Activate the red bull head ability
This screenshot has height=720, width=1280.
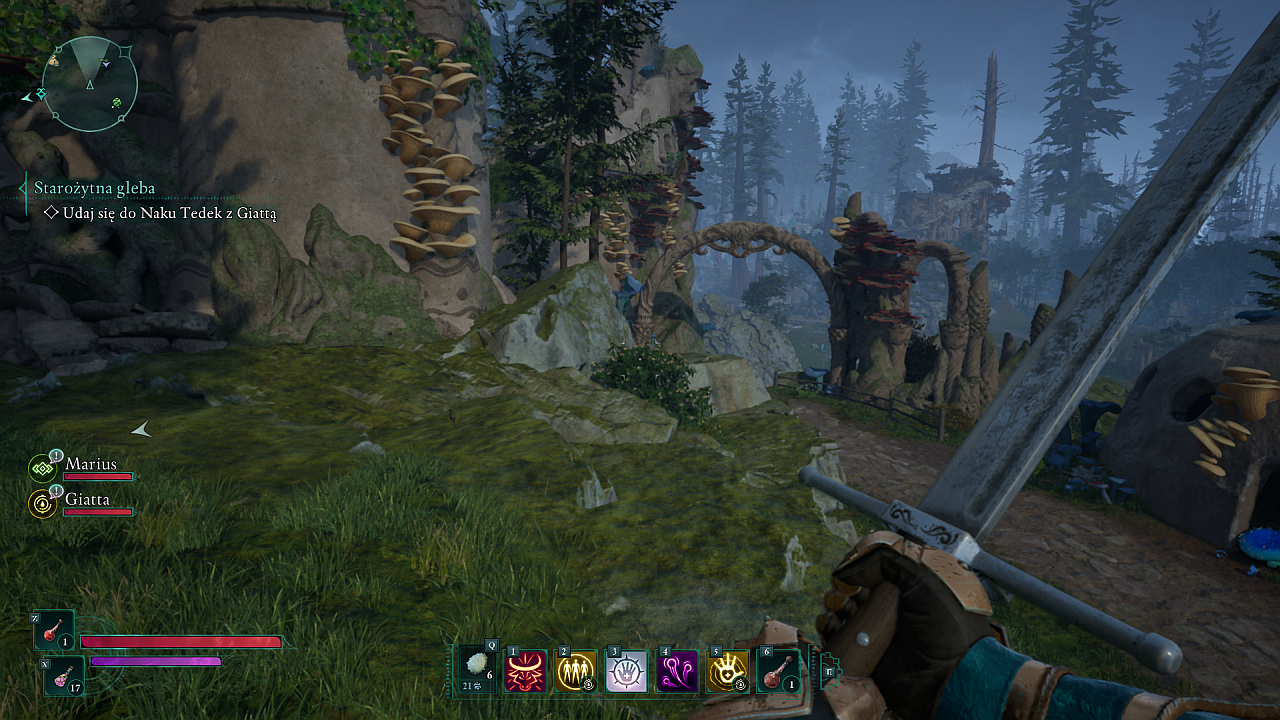point(525,671)
